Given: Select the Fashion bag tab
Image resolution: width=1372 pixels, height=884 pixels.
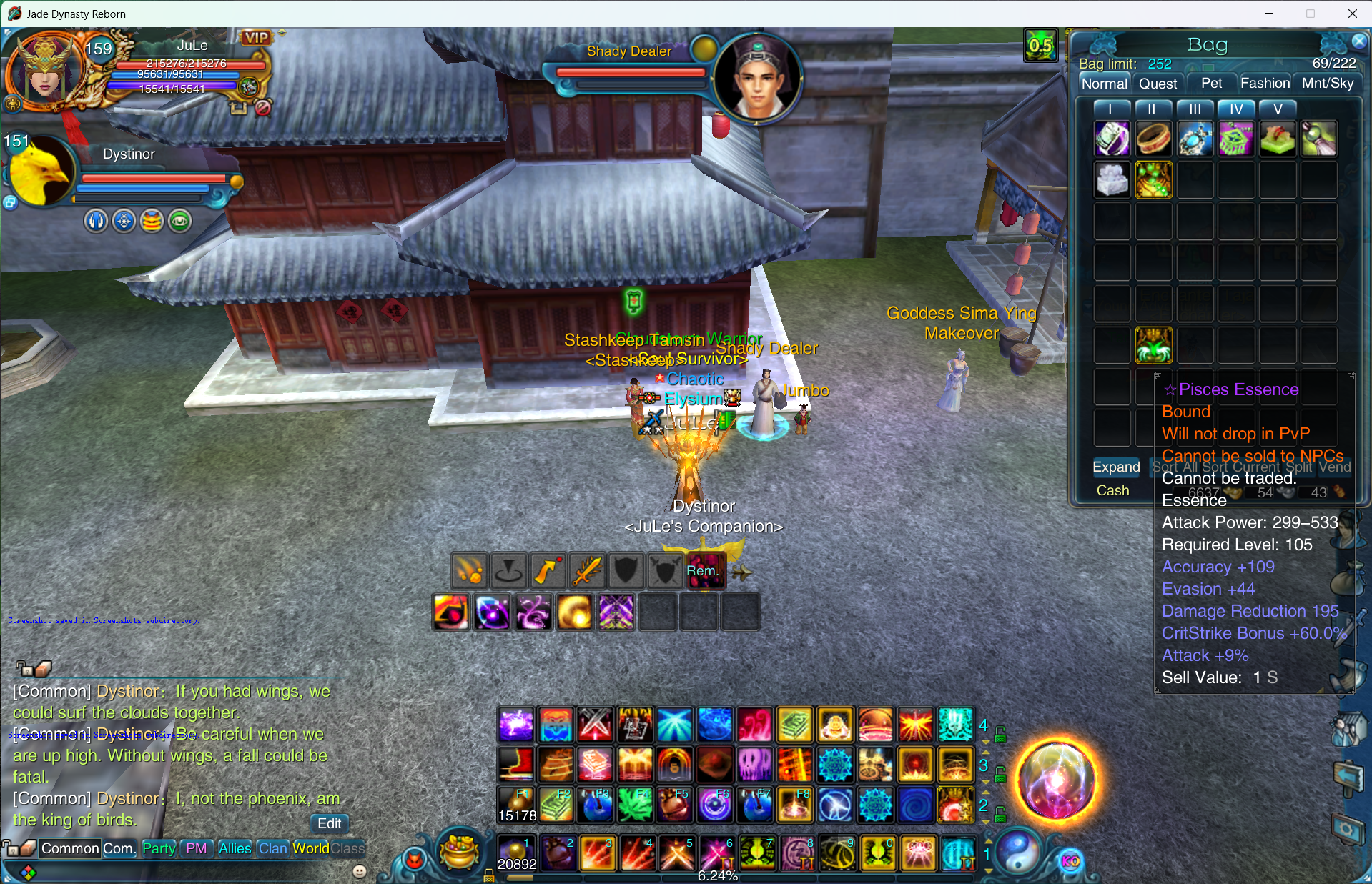Looking at the screenshot, I should coord(1265,84).
